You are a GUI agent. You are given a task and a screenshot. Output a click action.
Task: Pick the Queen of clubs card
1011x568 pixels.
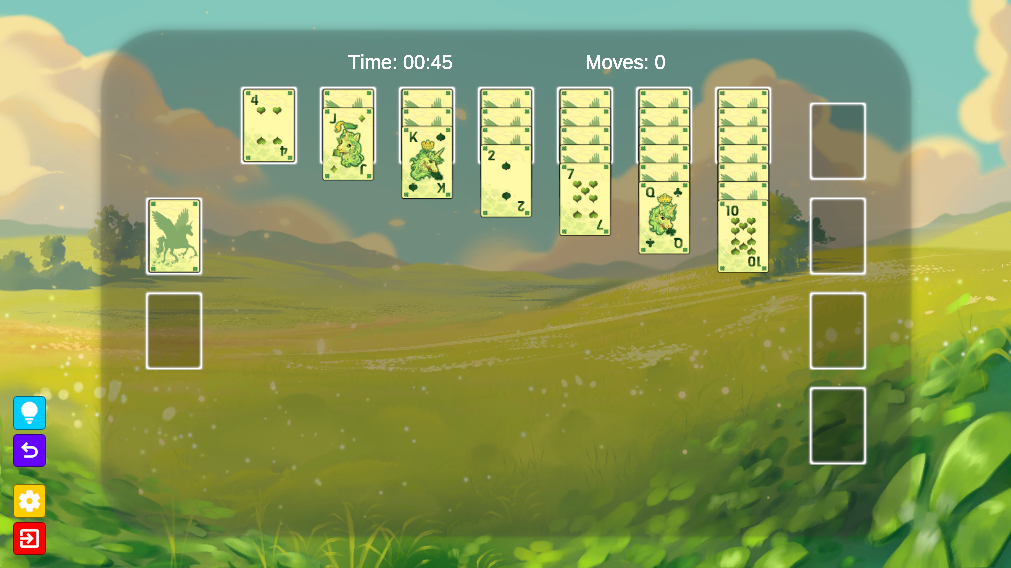click(664, 218)
